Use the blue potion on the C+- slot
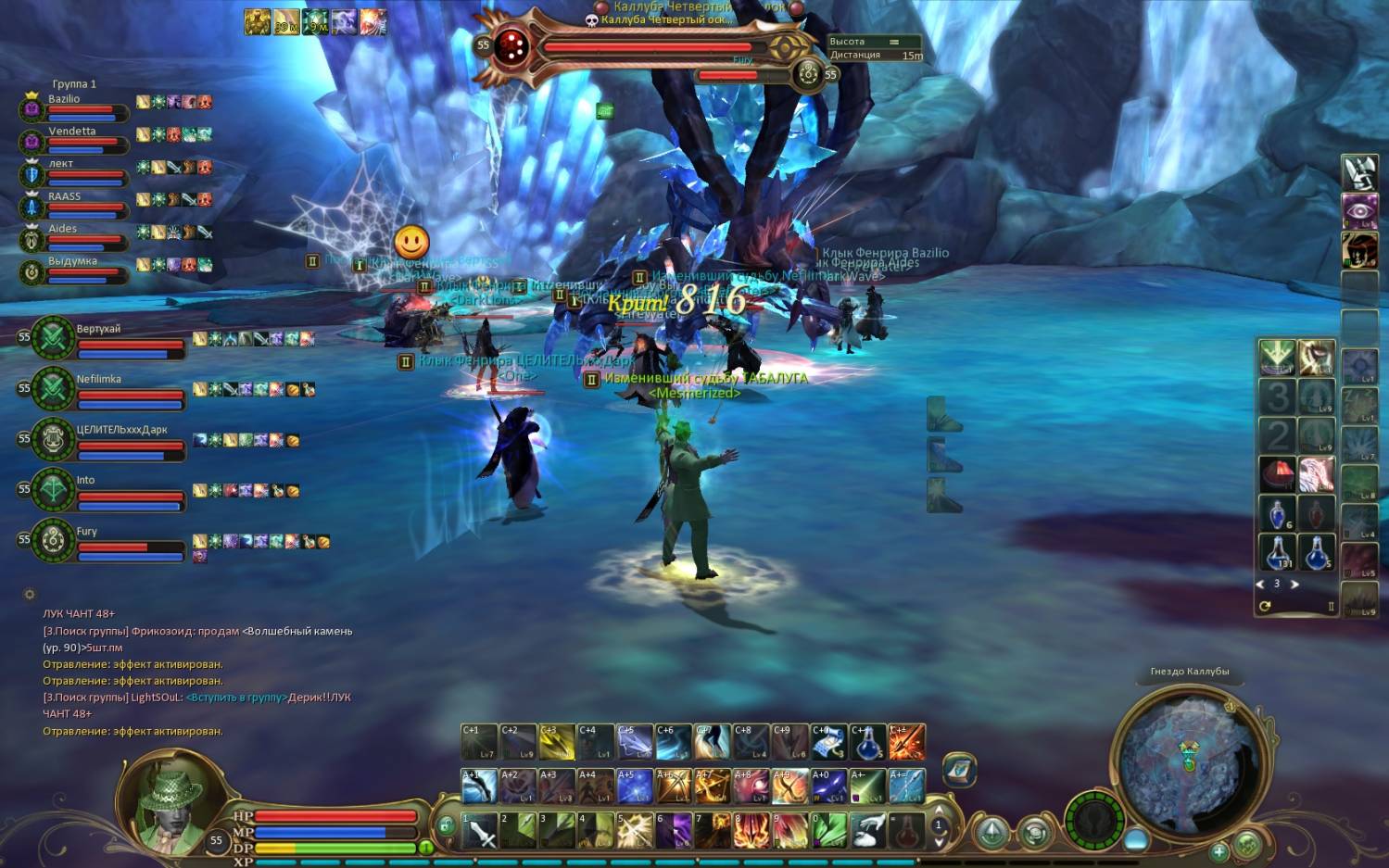Screen dimensions: 1389x868 coord(867,742)
